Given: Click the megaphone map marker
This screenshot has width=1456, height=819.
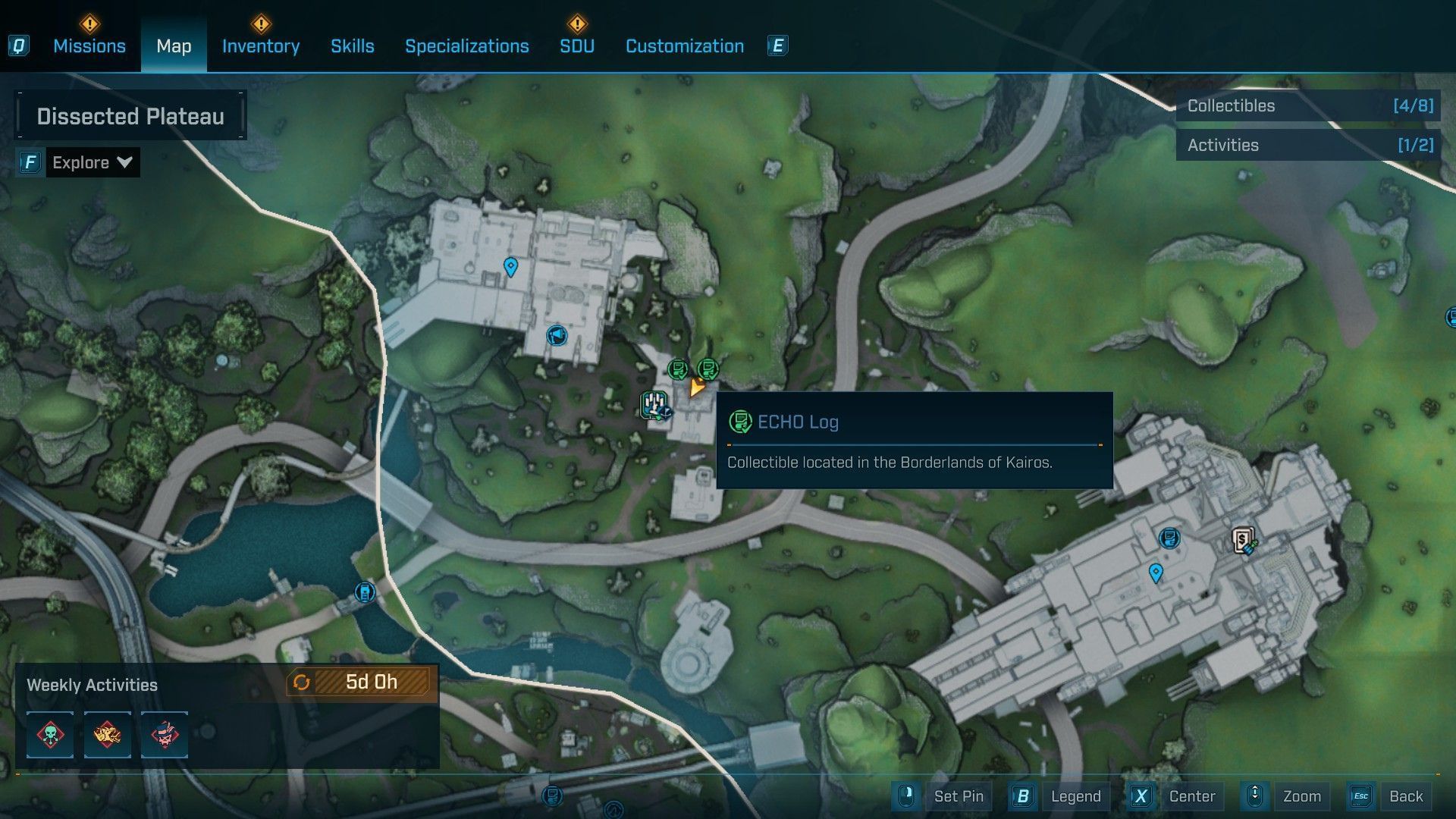Looking at the screenshot, I should [x=557, y=335].
